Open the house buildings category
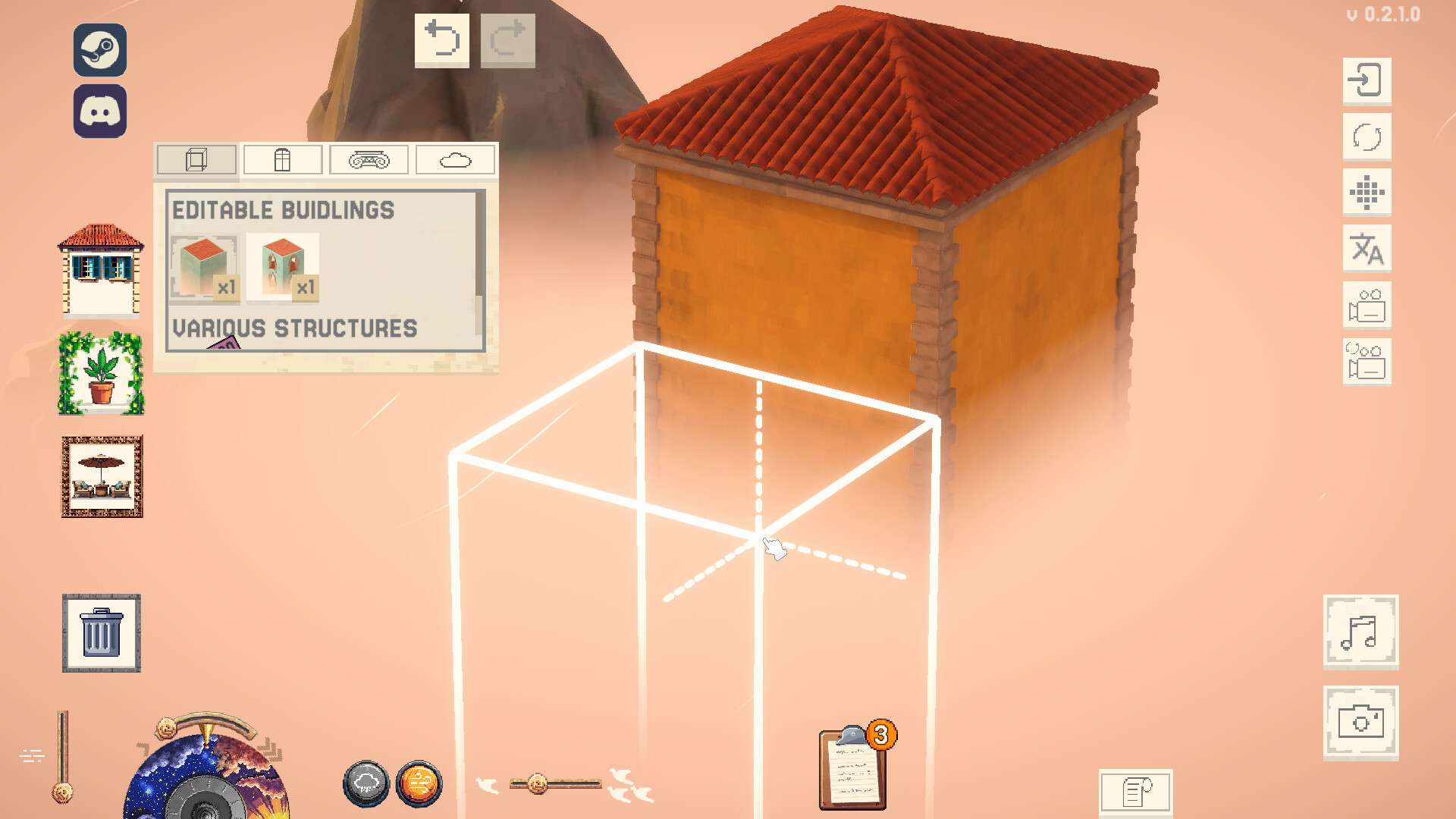 (x=101, y=268)
